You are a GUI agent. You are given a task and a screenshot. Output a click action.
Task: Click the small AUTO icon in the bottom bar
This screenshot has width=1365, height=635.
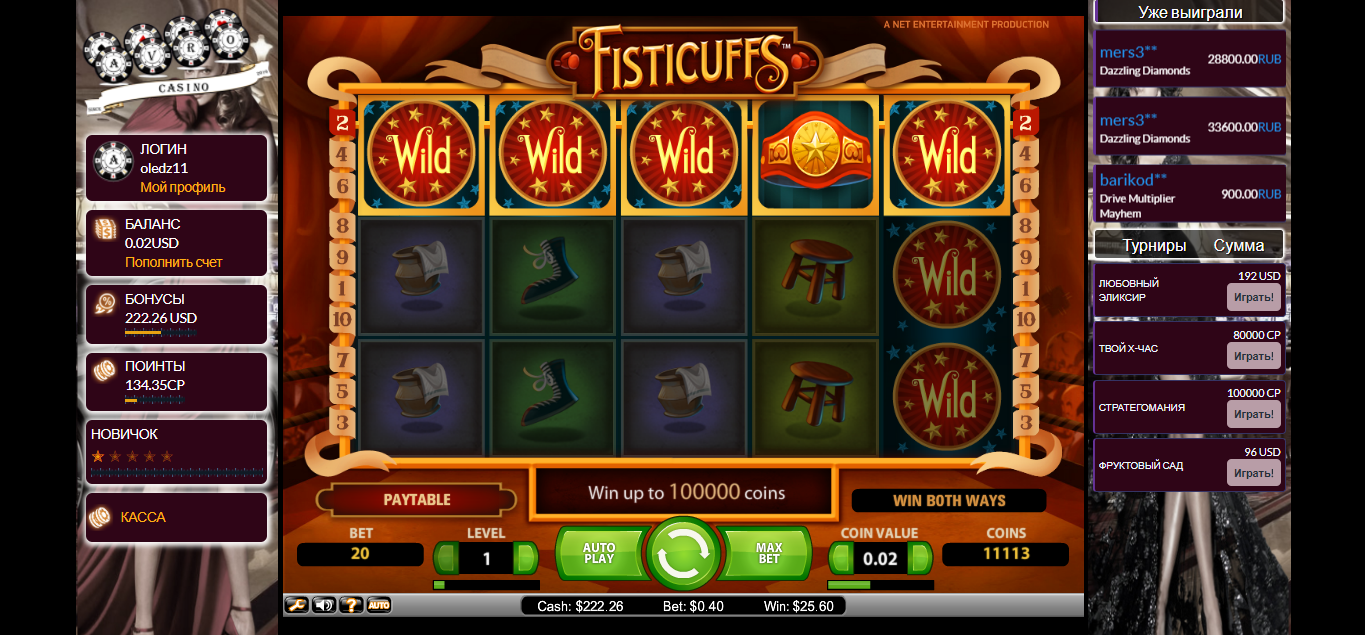(x=378, y=605)
